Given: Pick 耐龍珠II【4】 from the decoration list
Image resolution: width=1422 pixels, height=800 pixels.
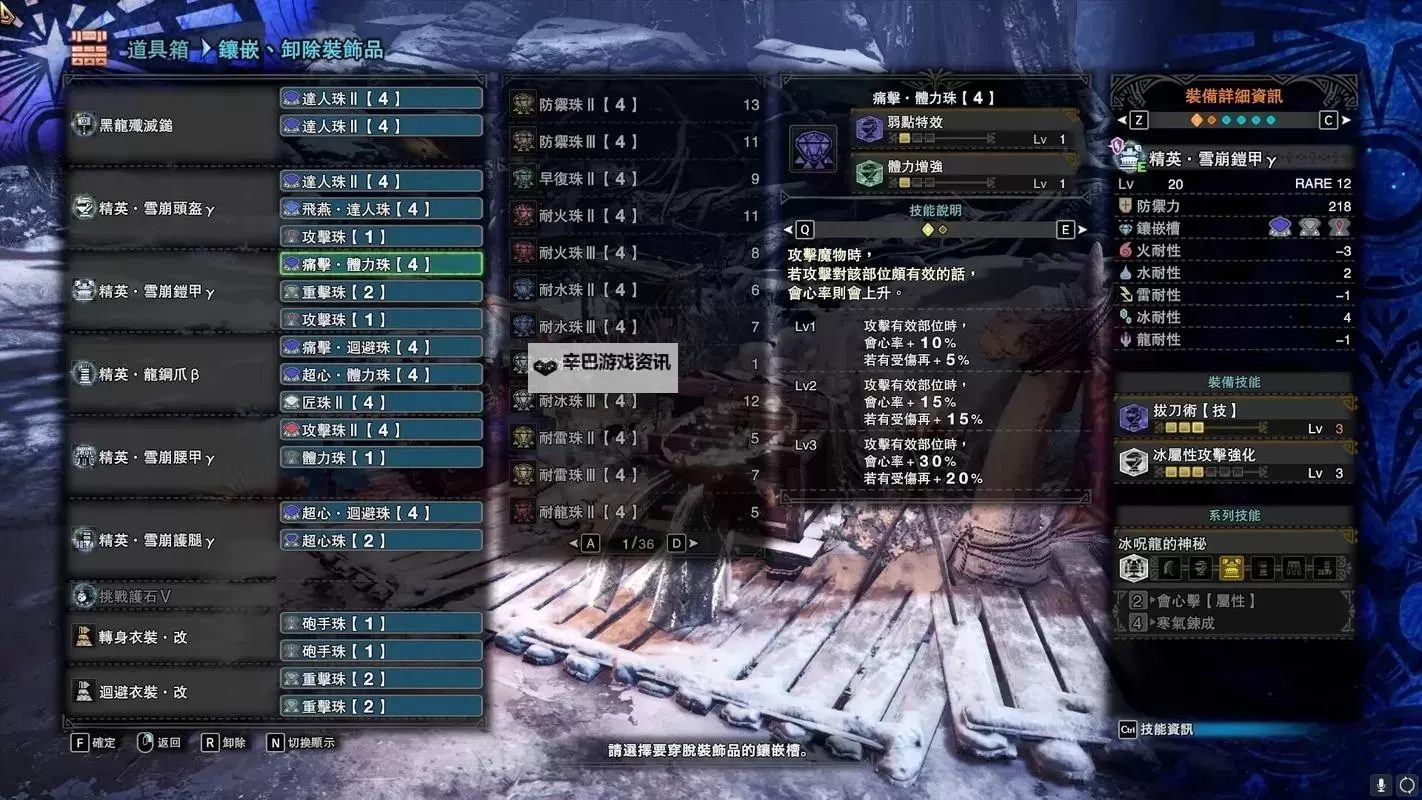Looking at the screenshot, I should [x=634, y=512].
